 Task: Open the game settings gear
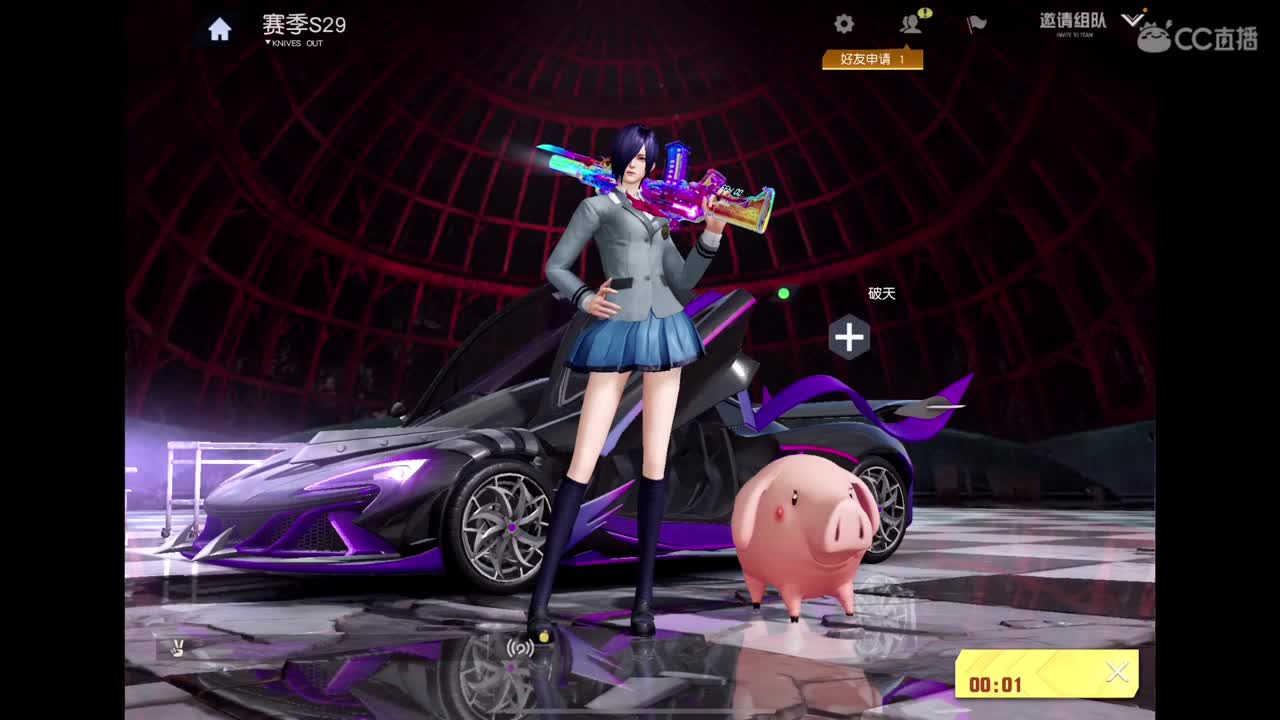843,22
